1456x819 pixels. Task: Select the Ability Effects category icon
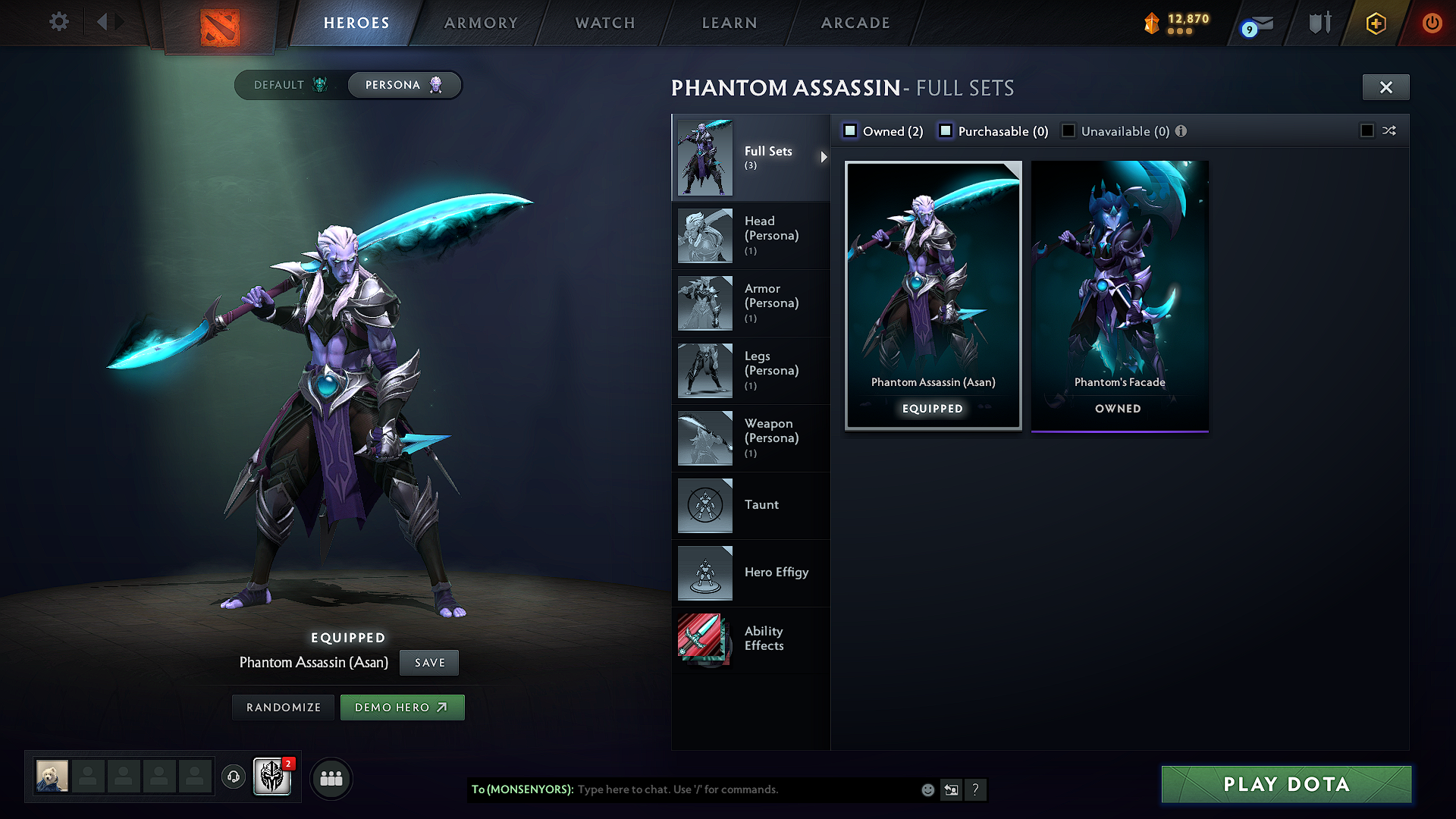(x=704, y=639)
